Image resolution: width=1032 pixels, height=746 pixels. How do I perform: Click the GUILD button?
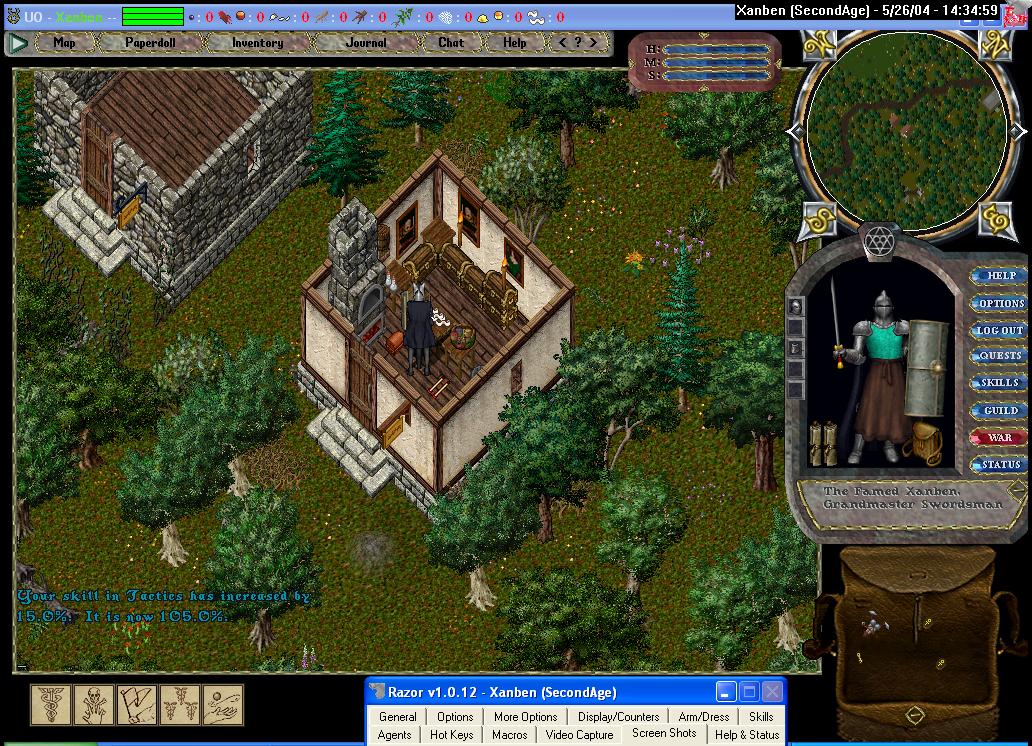point(1000,410)
